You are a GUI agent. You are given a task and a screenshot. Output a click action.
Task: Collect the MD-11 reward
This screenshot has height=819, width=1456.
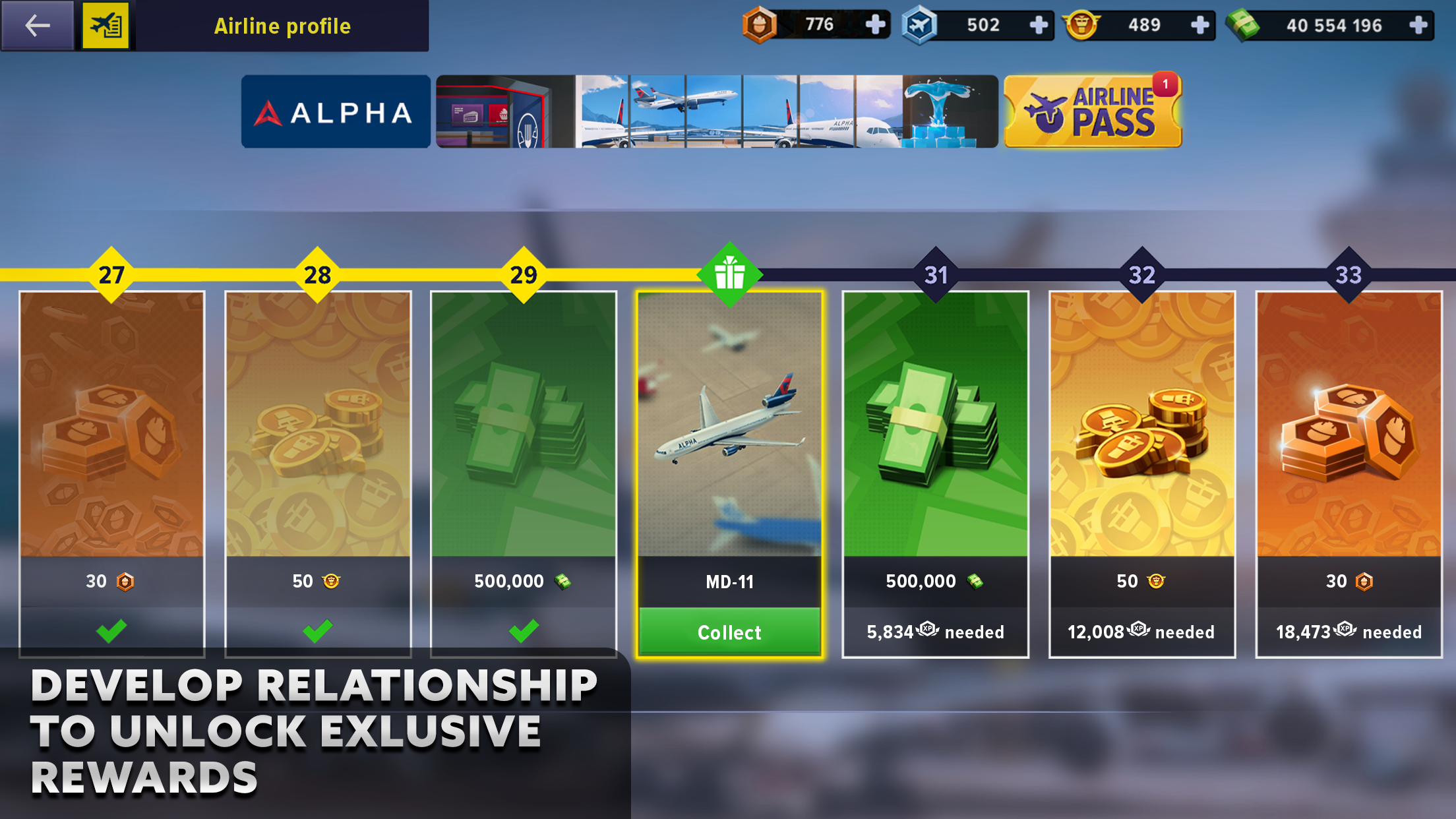pos(729,632)
